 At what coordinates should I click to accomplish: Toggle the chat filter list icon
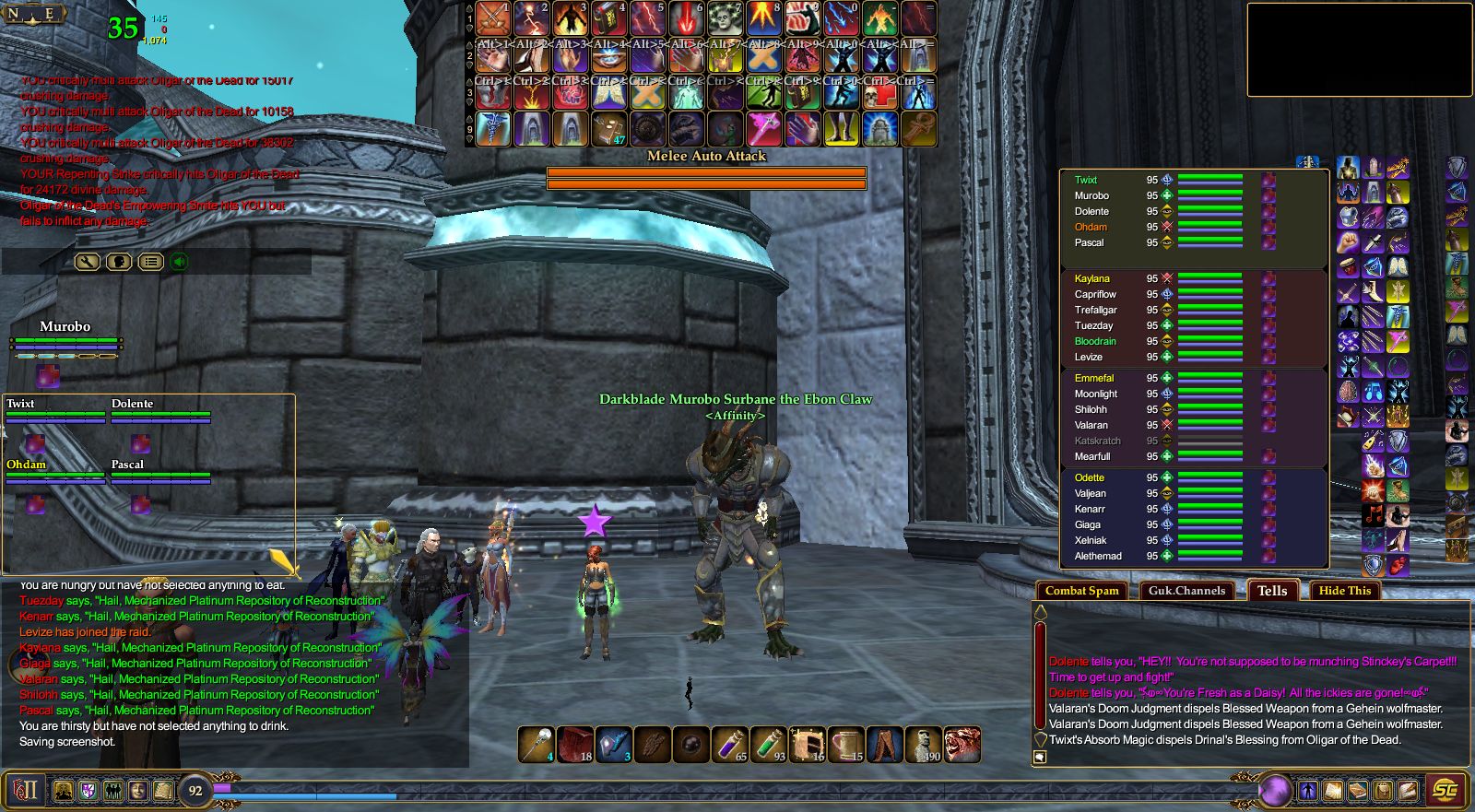coord(150,261)
